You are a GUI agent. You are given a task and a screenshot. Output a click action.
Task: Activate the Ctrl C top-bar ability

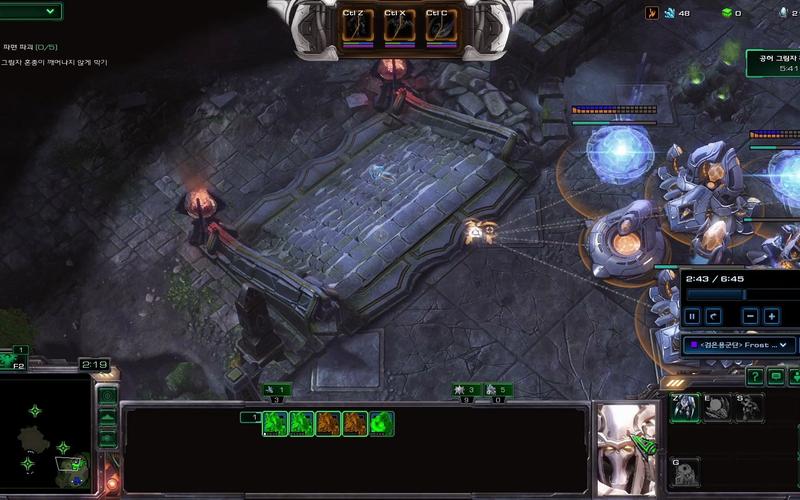click(x=441, y=27)
